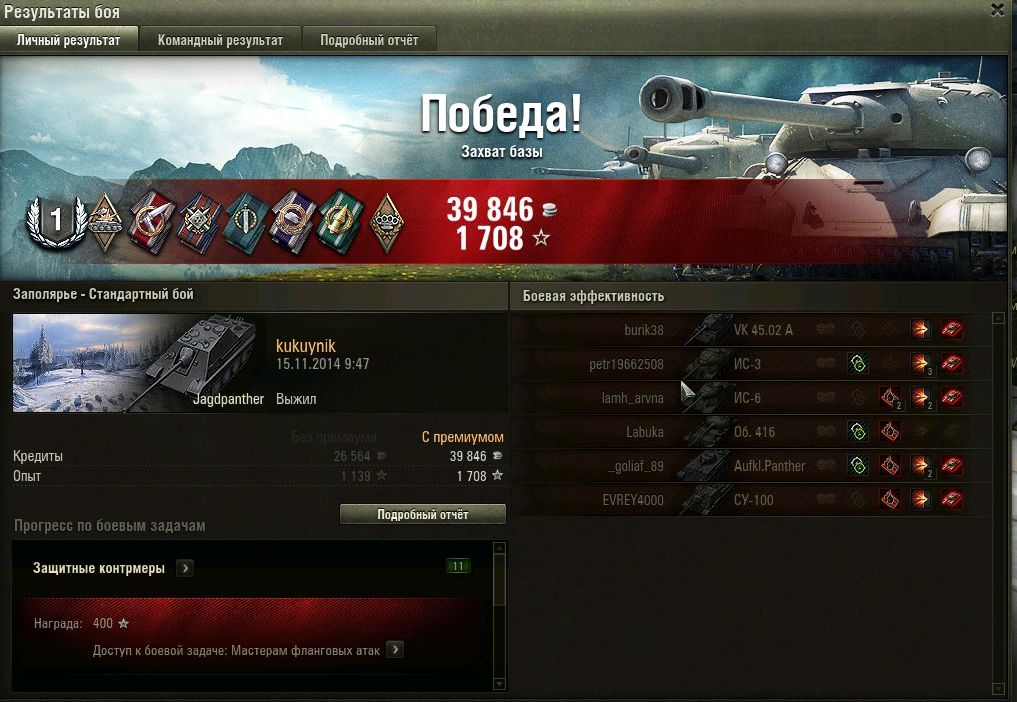Select the Labuka Об. 416 row
The width and height of the screenshot is (1017, 702).
click(740, 432)
